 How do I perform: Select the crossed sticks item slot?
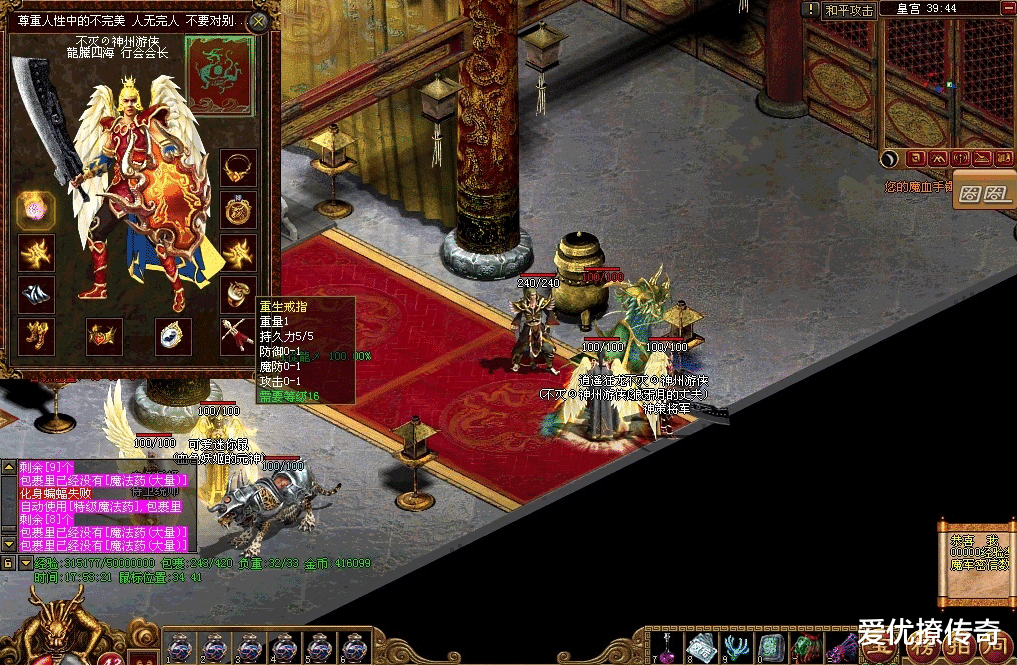(238, 335)
